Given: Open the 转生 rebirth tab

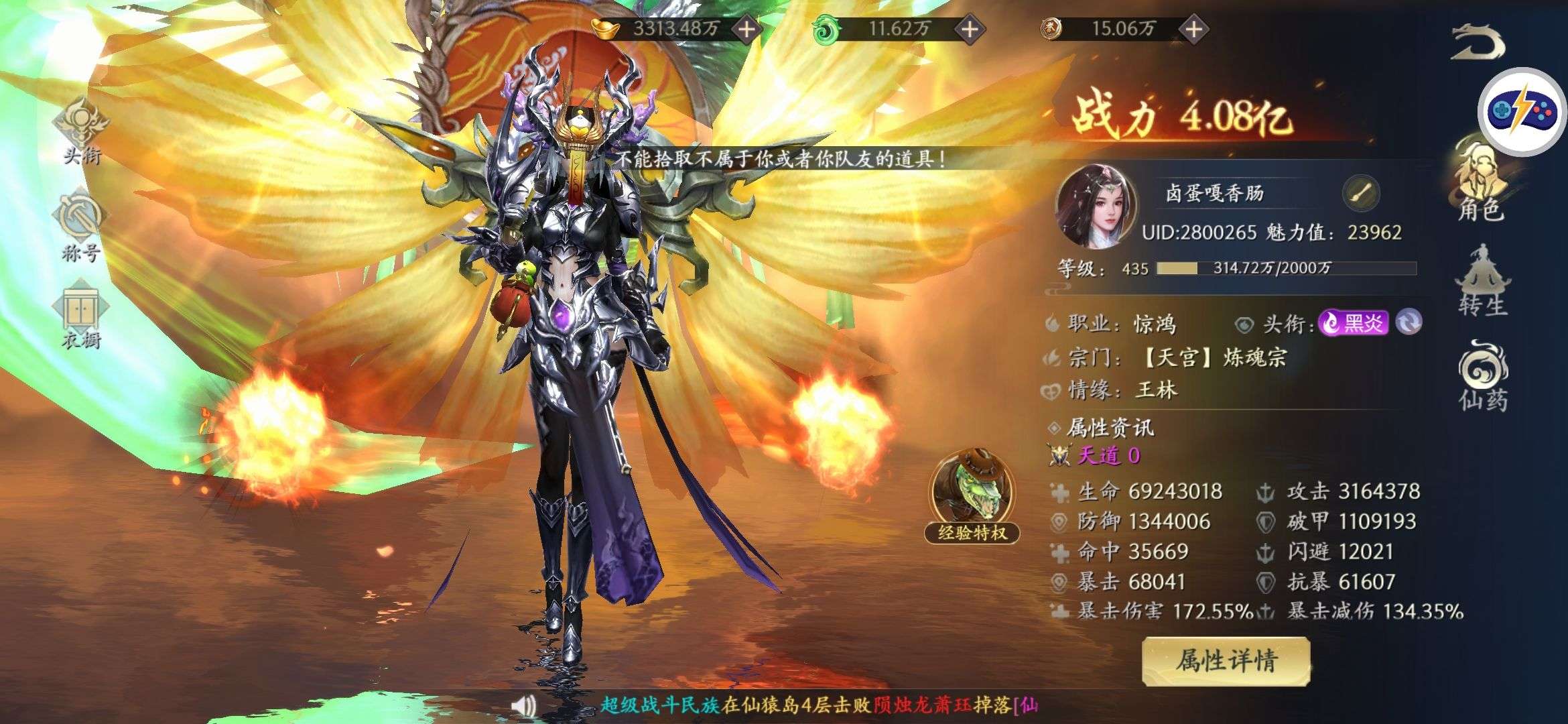Looking at the screenshot, I should click(1482, 282).
